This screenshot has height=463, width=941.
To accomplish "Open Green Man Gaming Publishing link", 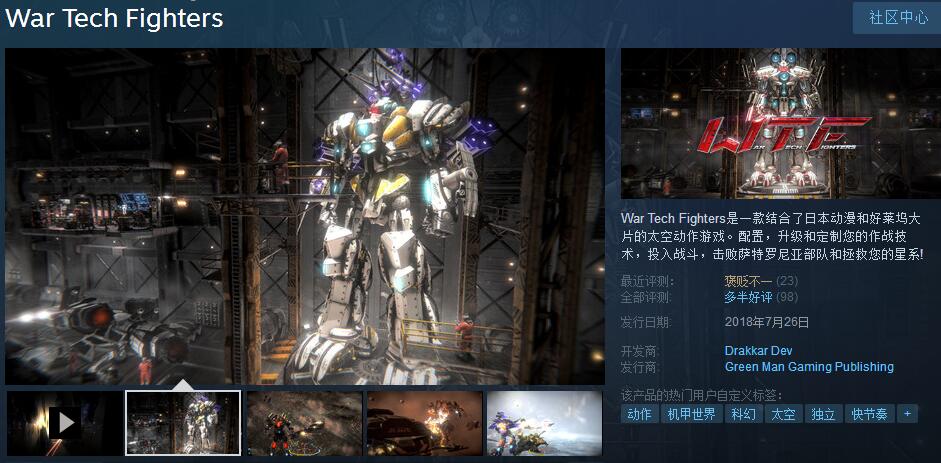I will (808, 367).
